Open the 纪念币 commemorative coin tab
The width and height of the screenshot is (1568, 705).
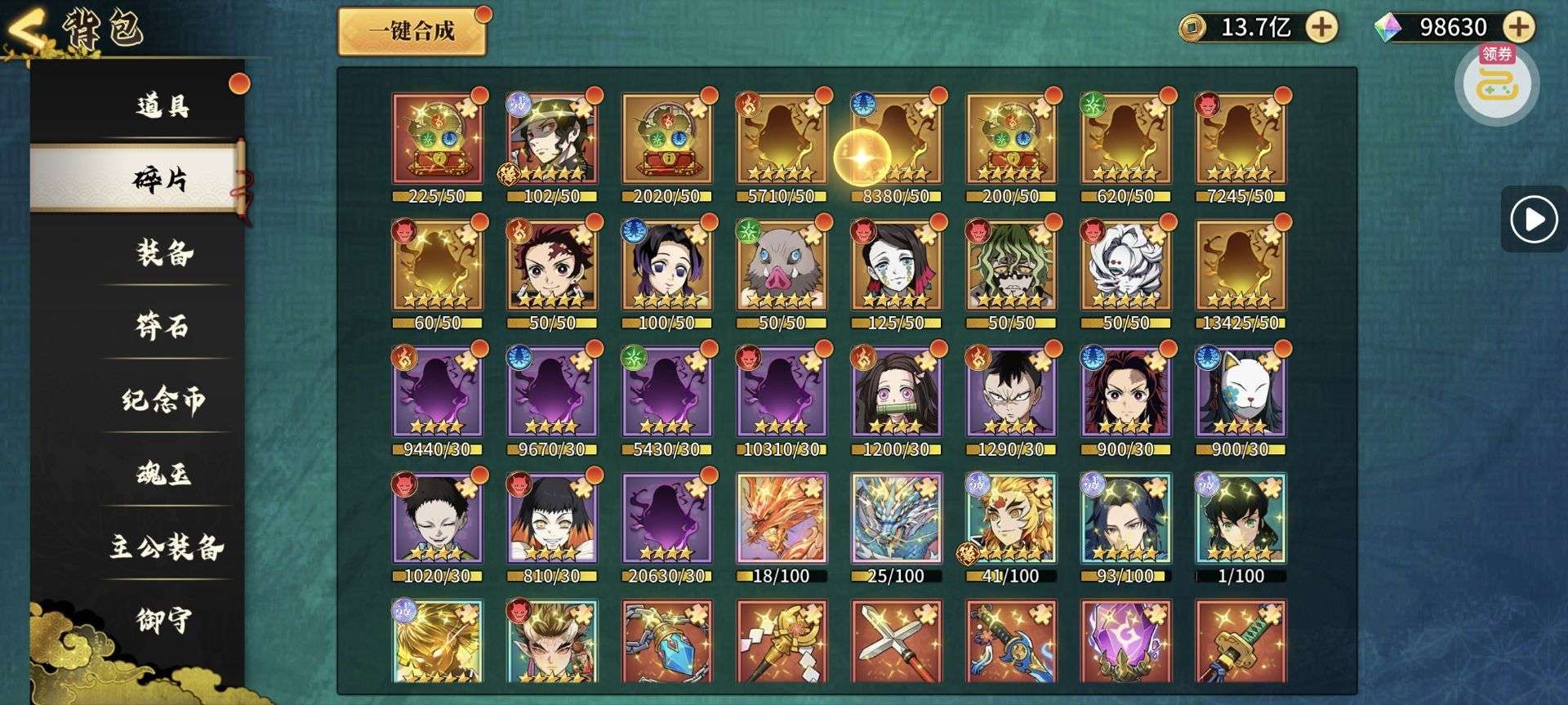point(163,399)
